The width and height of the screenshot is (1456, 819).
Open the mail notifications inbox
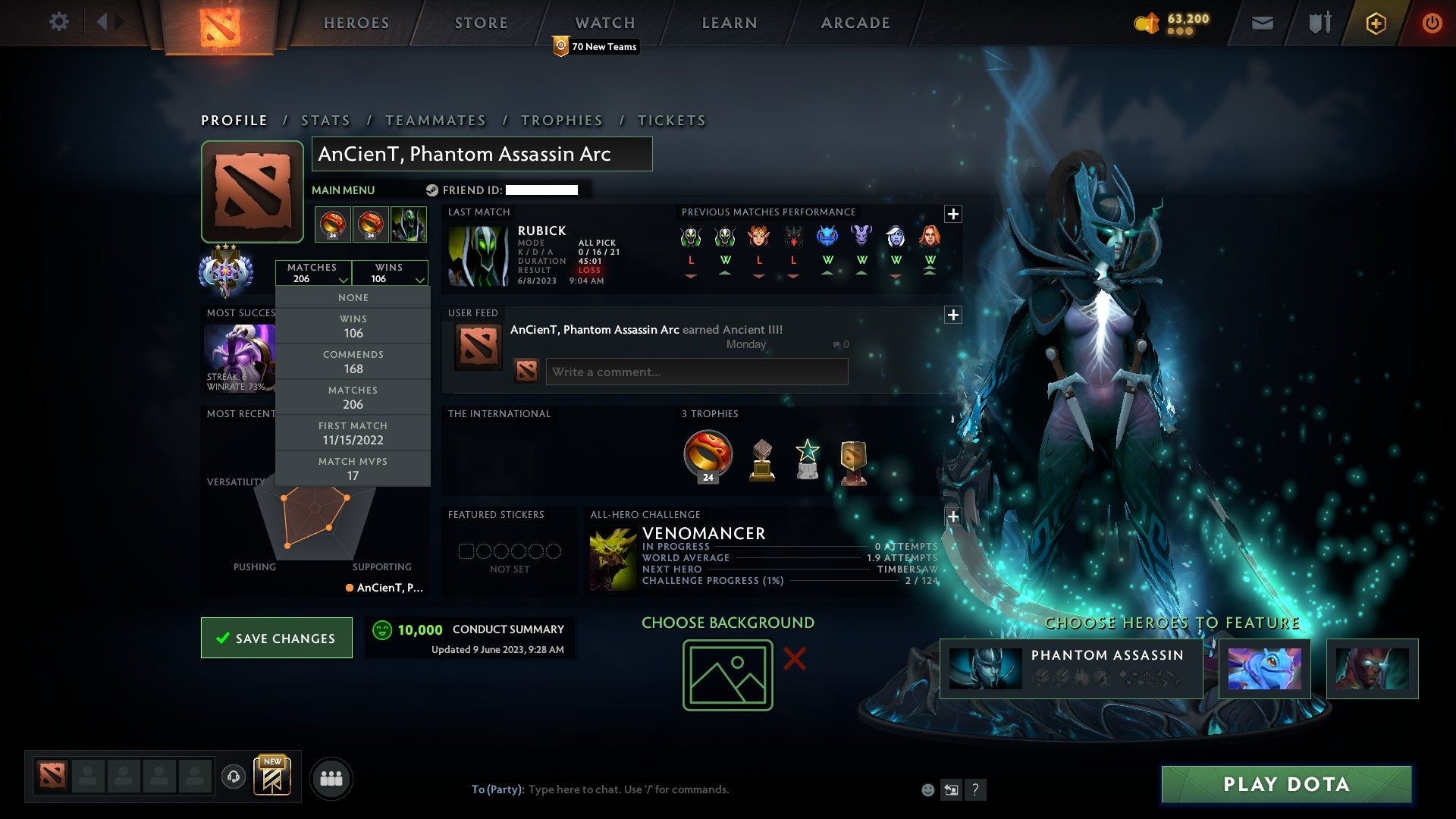(x=1262, y=23)
